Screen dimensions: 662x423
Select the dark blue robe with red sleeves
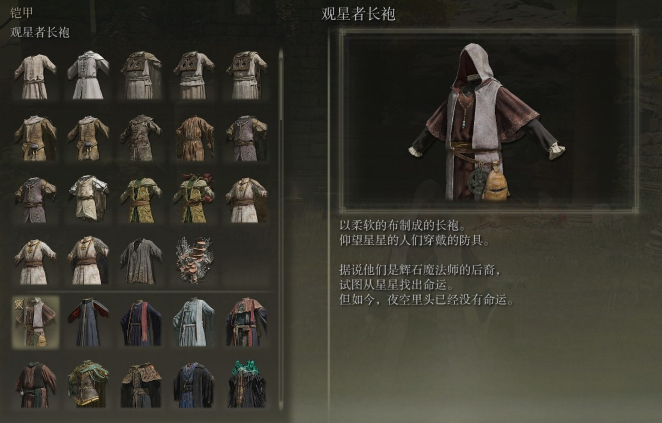(88, 322)
